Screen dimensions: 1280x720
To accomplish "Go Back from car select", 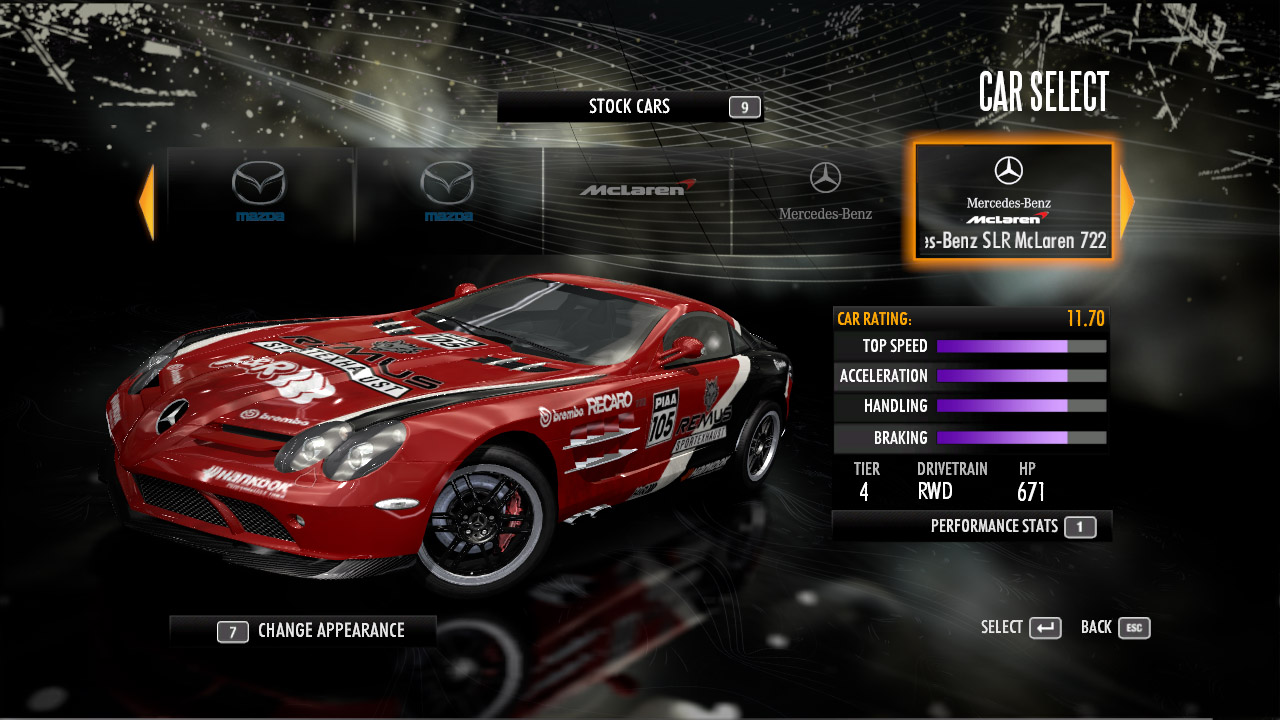I will point(1115,628).
